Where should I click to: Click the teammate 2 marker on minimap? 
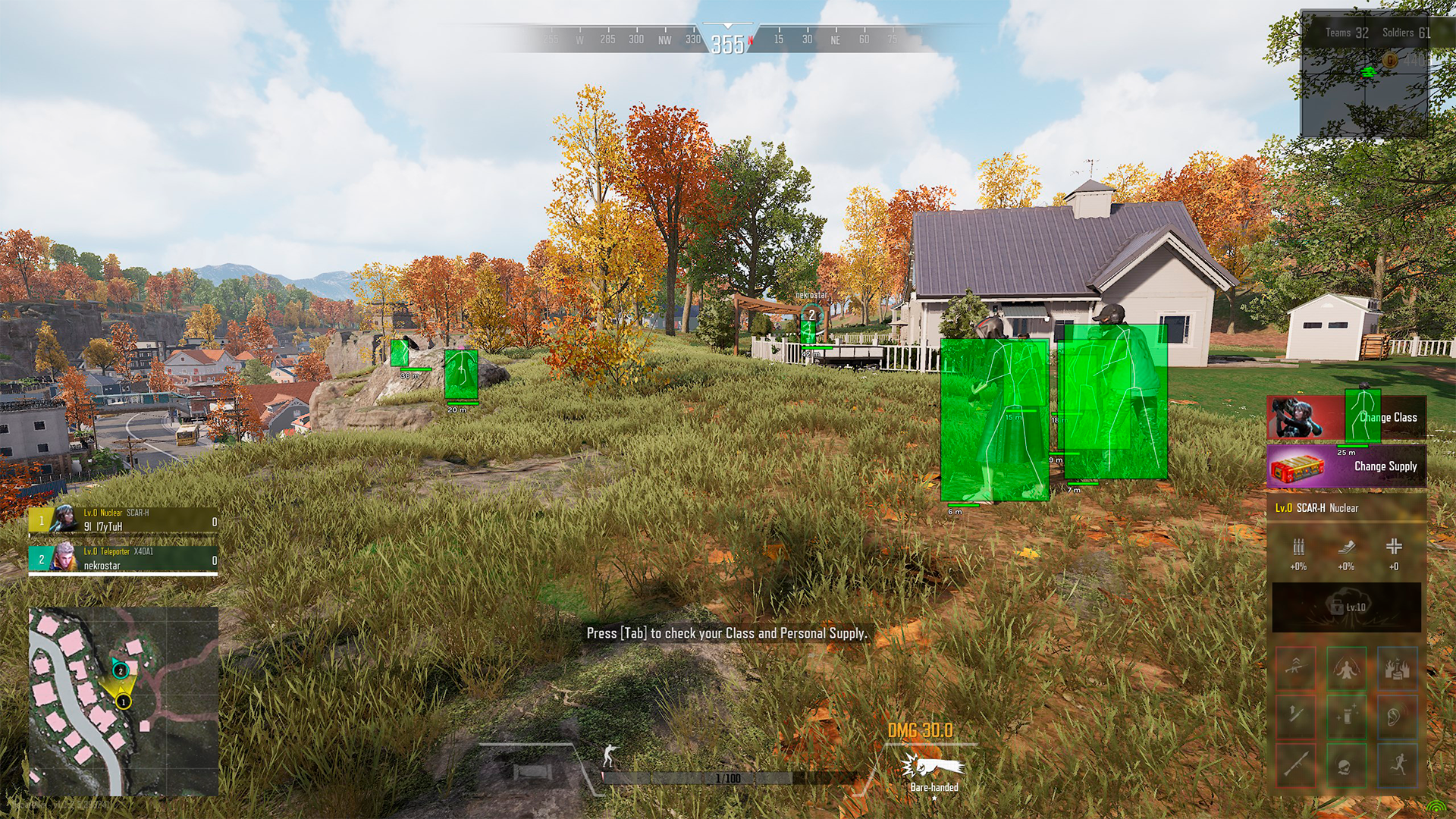[120, 670]
